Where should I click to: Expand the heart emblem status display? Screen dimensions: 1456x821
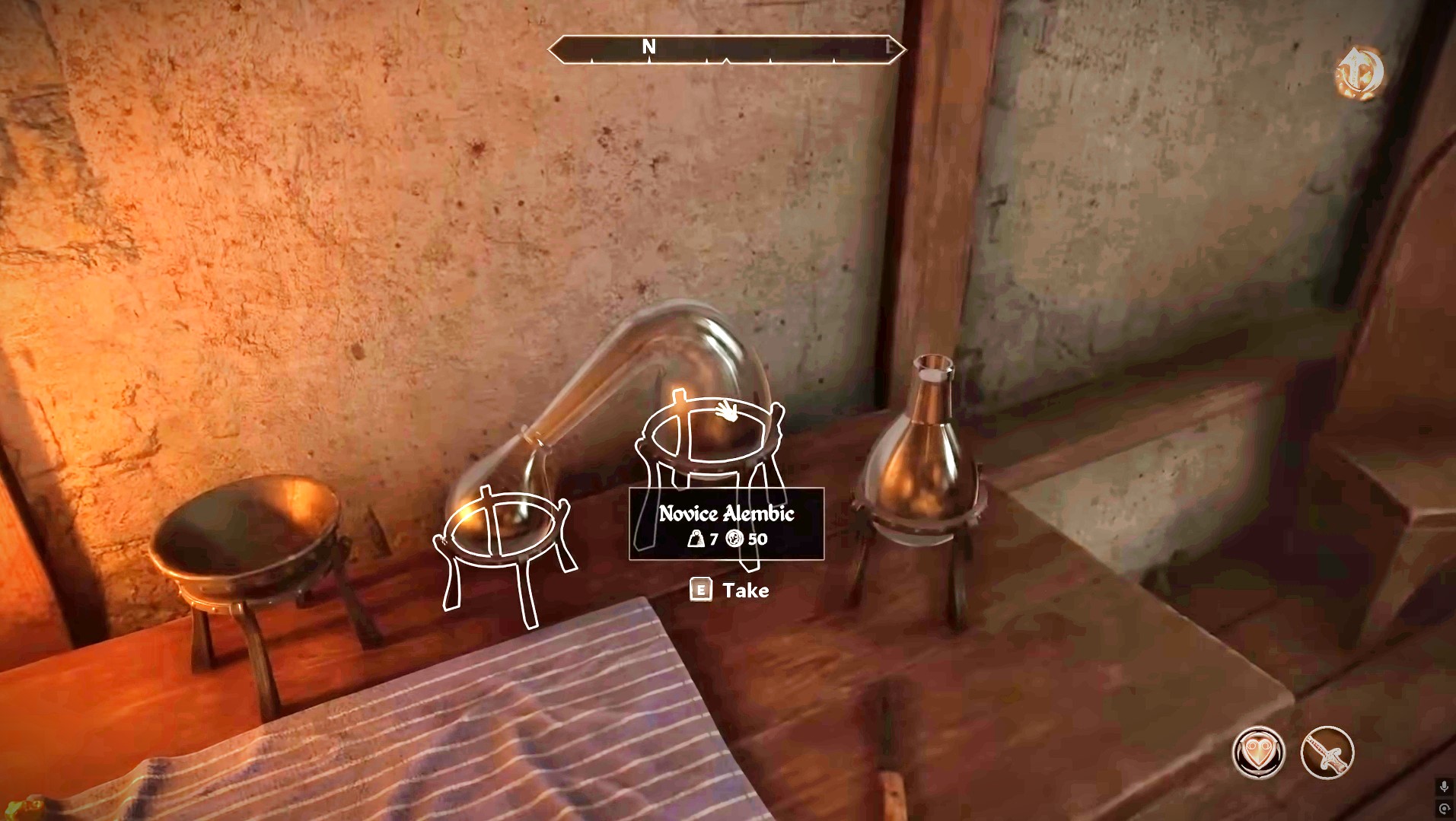[x=1258, y=753]
